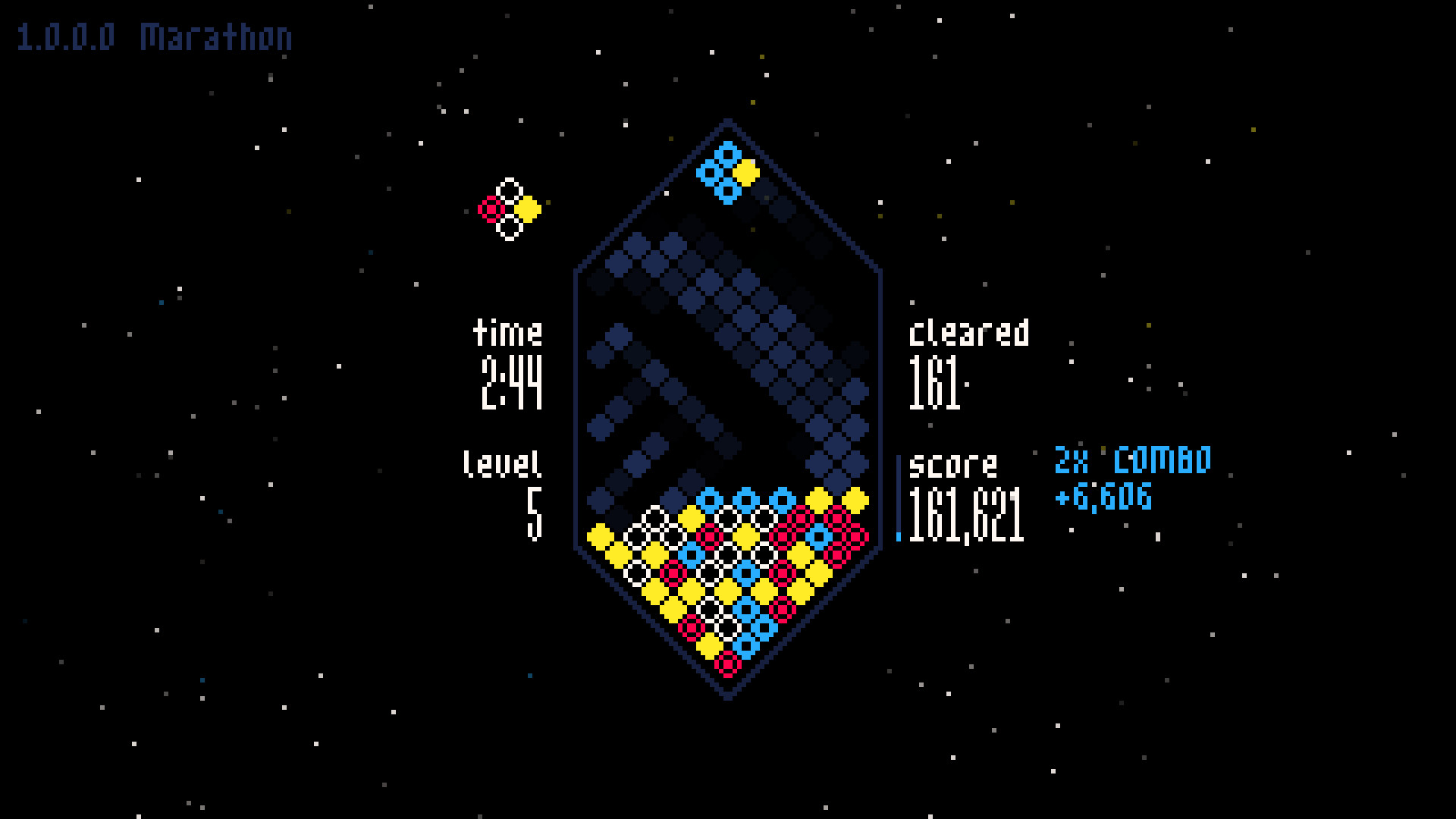1456x819 pixels.
Task: Select the 1.0.0.0 version text
Action: tap(67, 36)
